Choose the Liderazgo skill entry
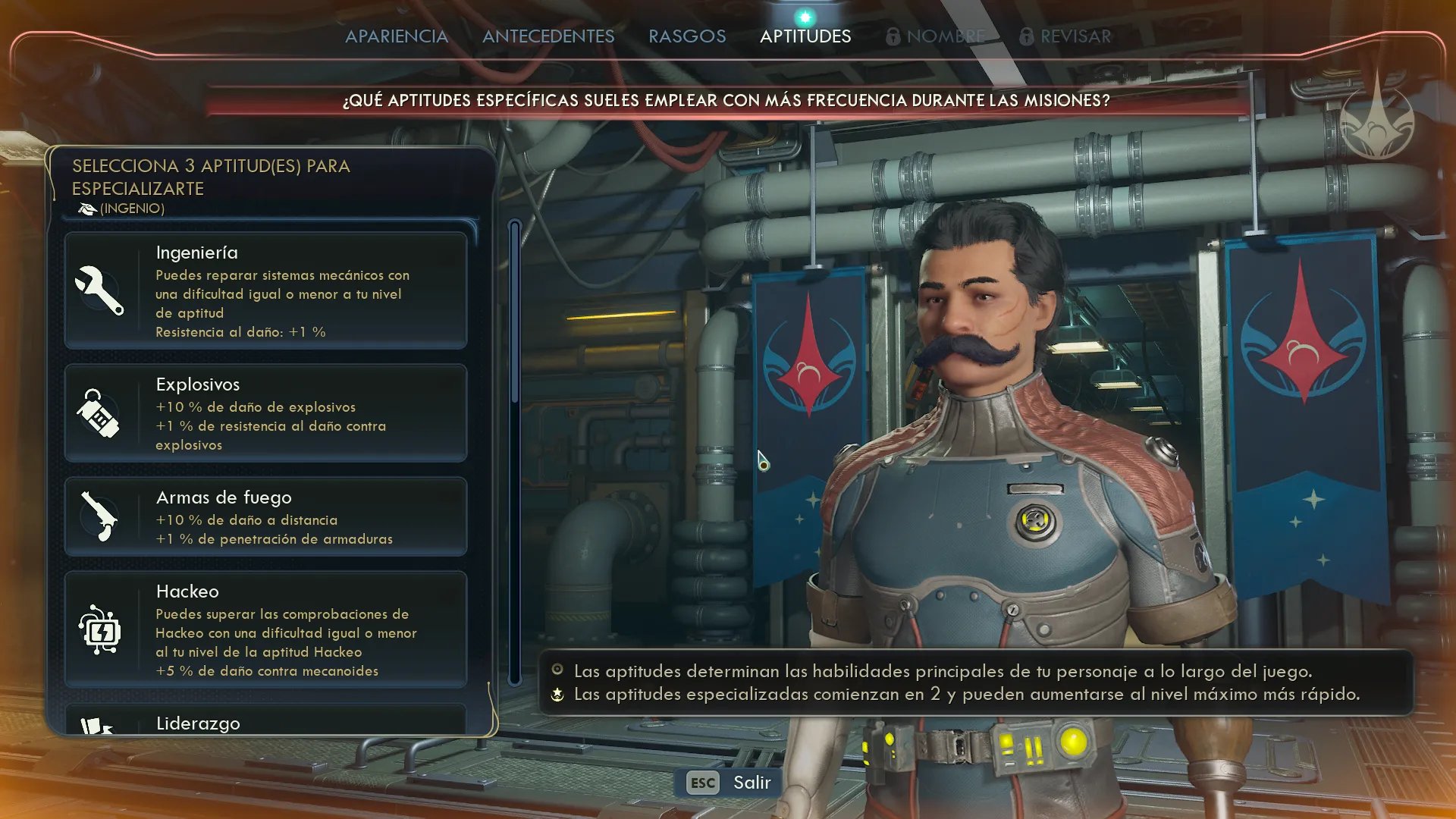Viewport: 1456px width, 819px height. coord(265,721)
